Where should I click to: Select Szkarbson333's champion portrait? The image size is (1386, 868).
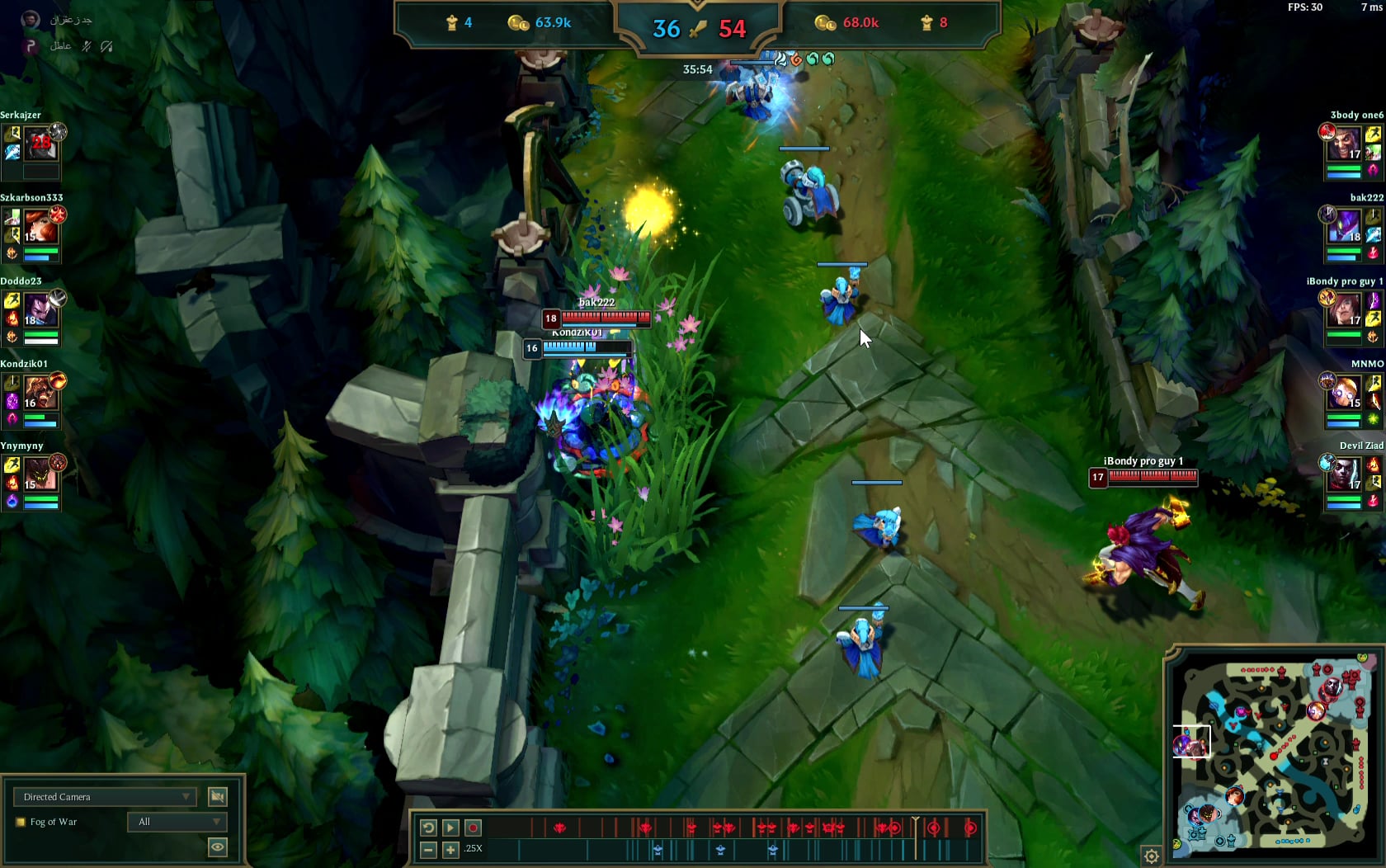[x=40, y=227]
